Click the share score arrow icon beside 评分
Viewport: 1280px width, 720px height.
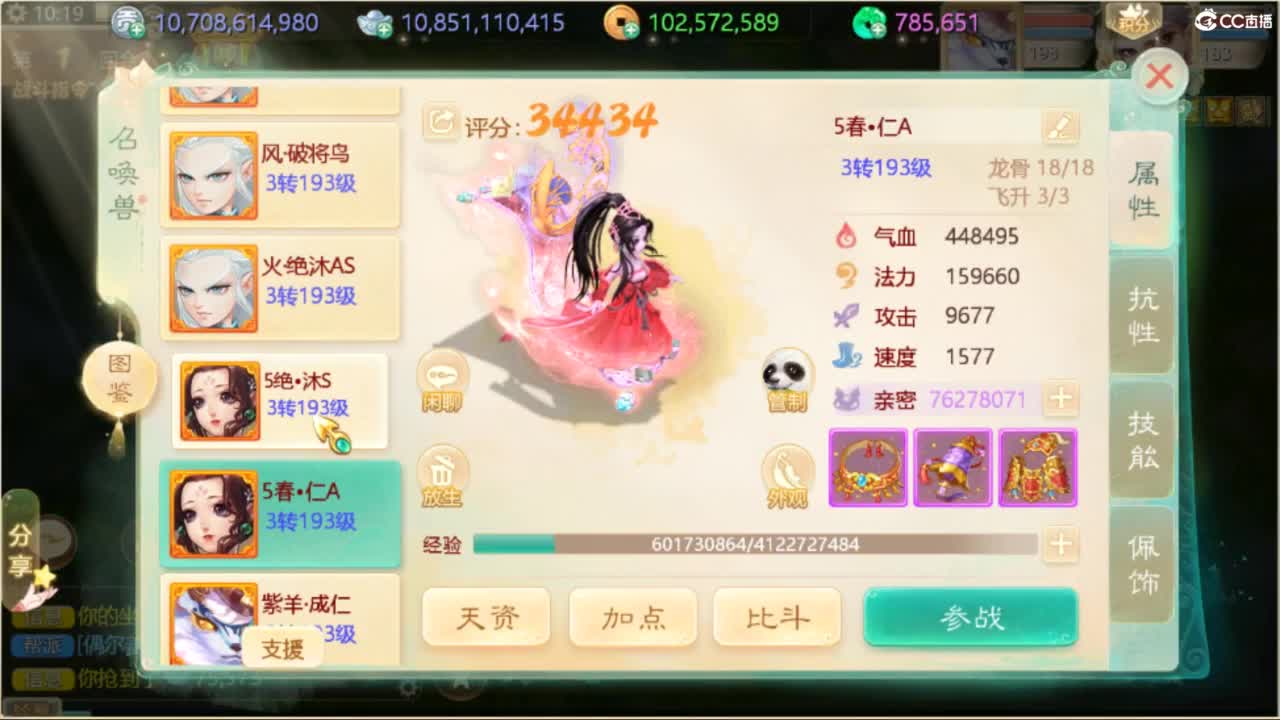[440, 122]
